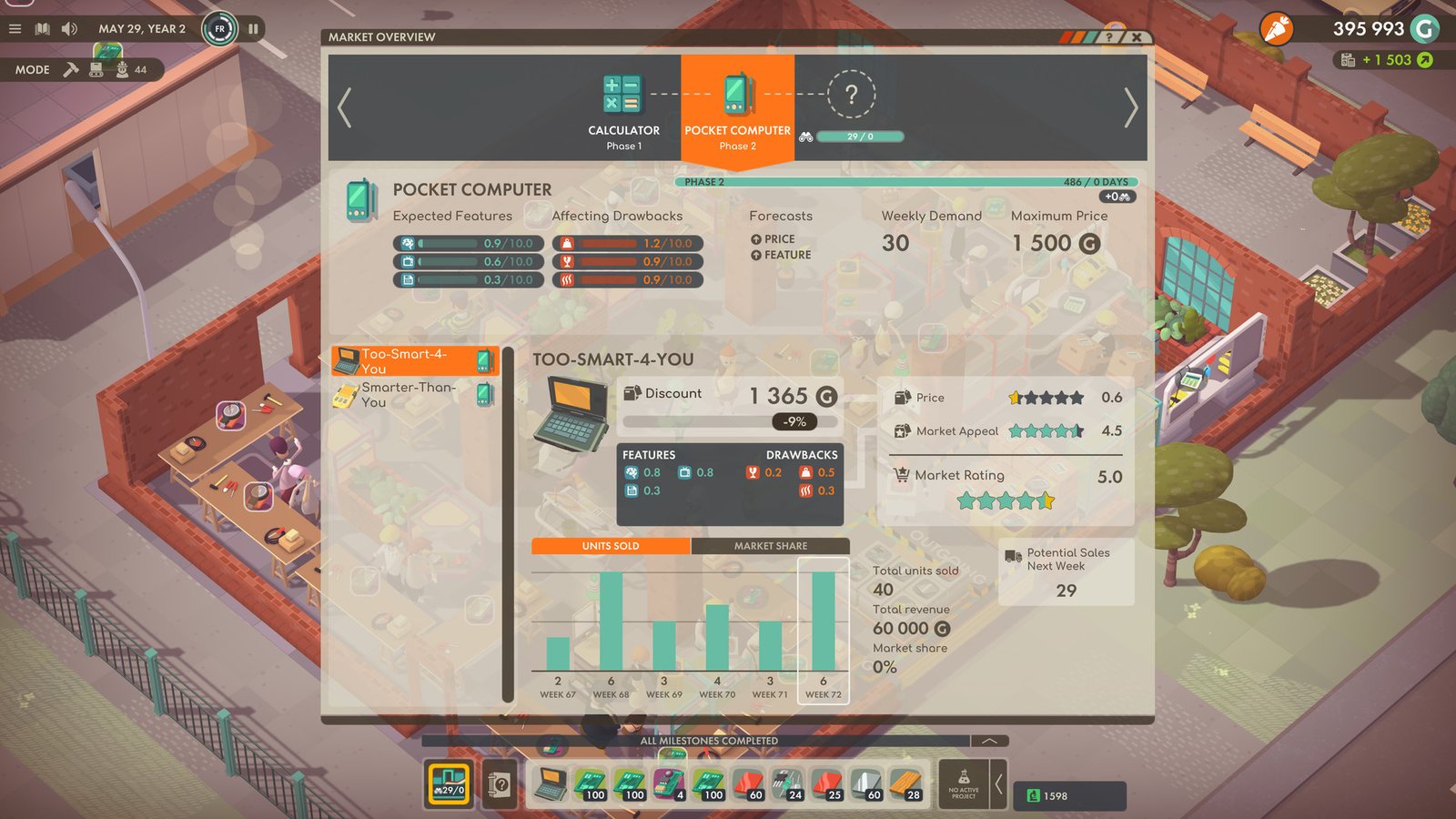Toggle the FR game speed control
Image resolution: width=1456 pixels, height=819 pixels.
coord(218,28)
